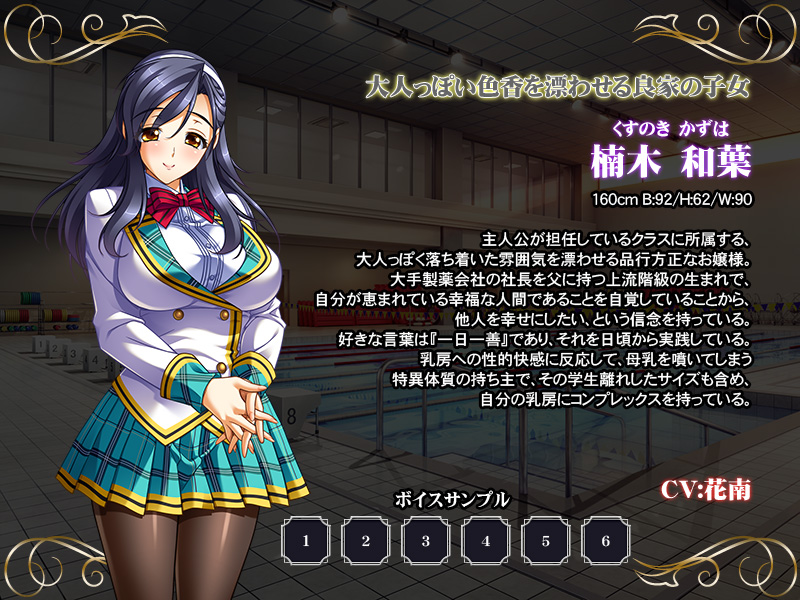The height and width of the screenshot is (600, 800).
Task: Play voice sample 2
Action: pyautogui.click(x=366, y=541)
